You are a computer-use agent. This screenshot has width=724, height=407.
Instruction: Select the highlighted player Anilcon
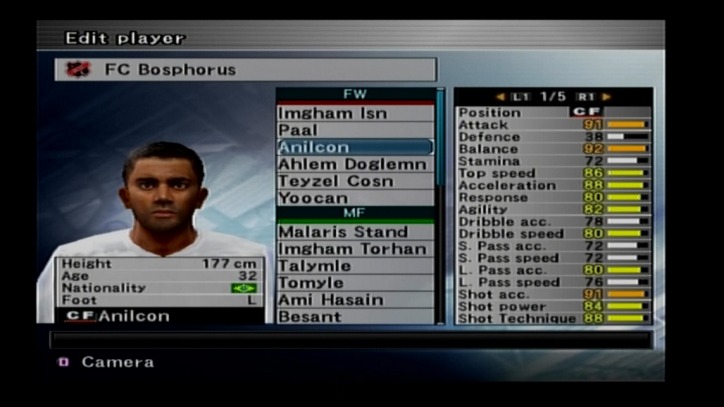(355, 147)
